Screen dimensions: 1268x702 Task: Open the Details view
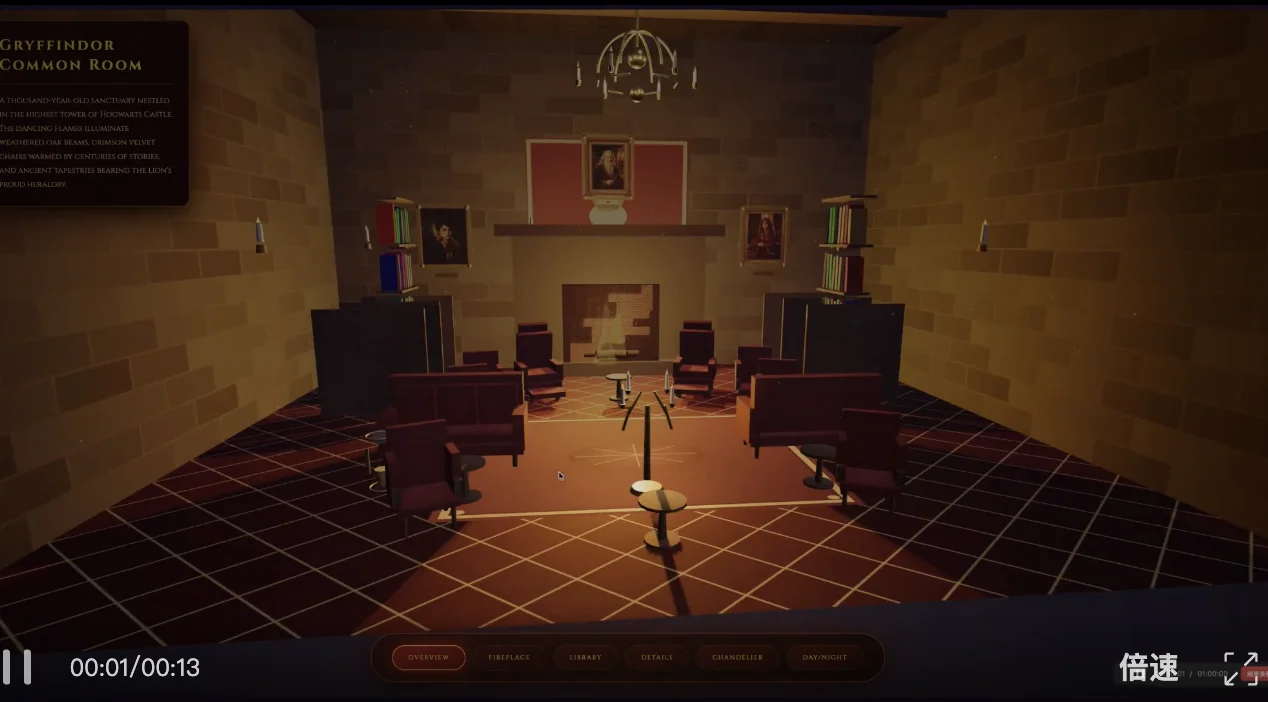(x=657, y=657)
